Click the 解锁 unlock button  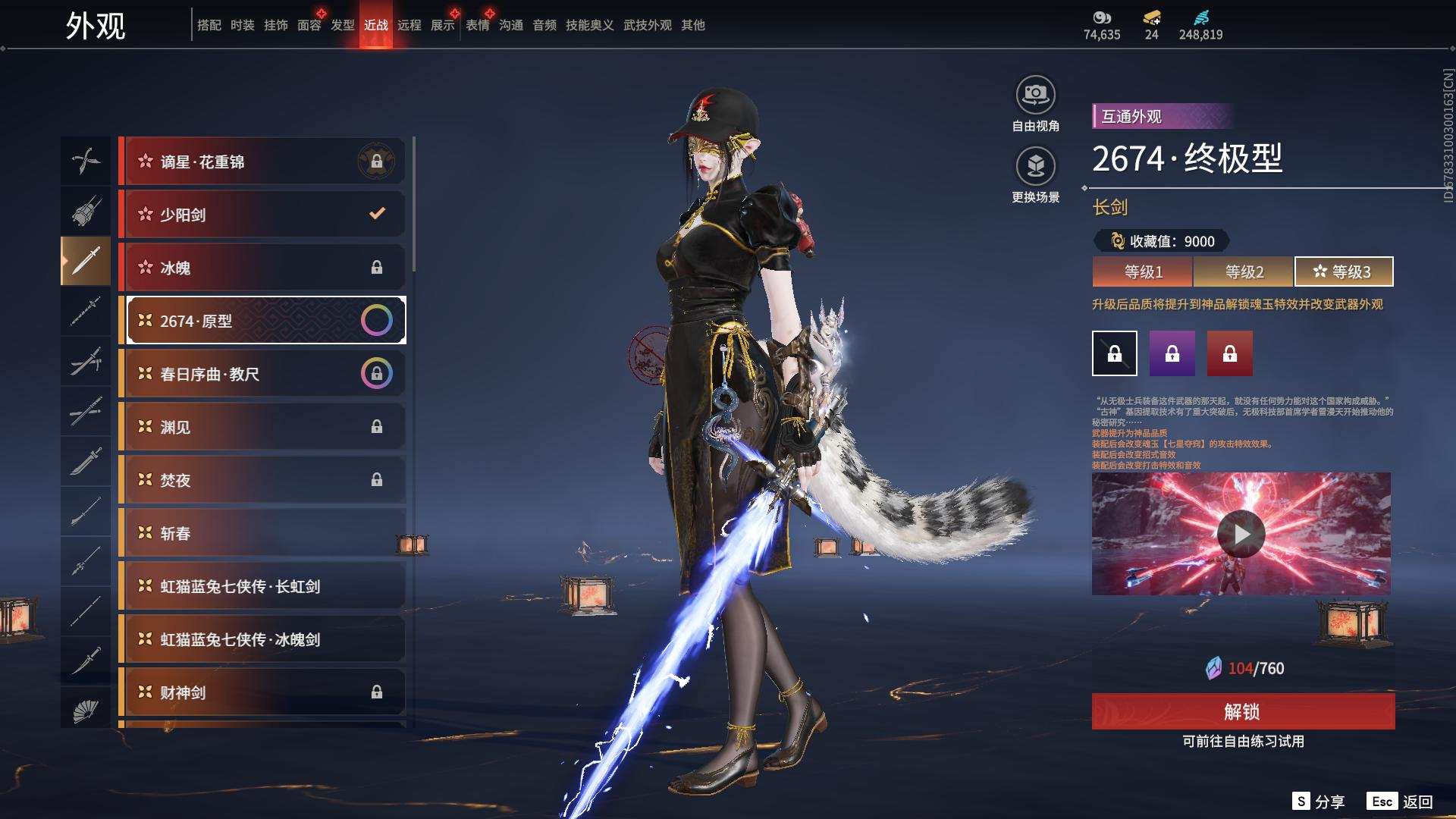[x=1243, y=711]
